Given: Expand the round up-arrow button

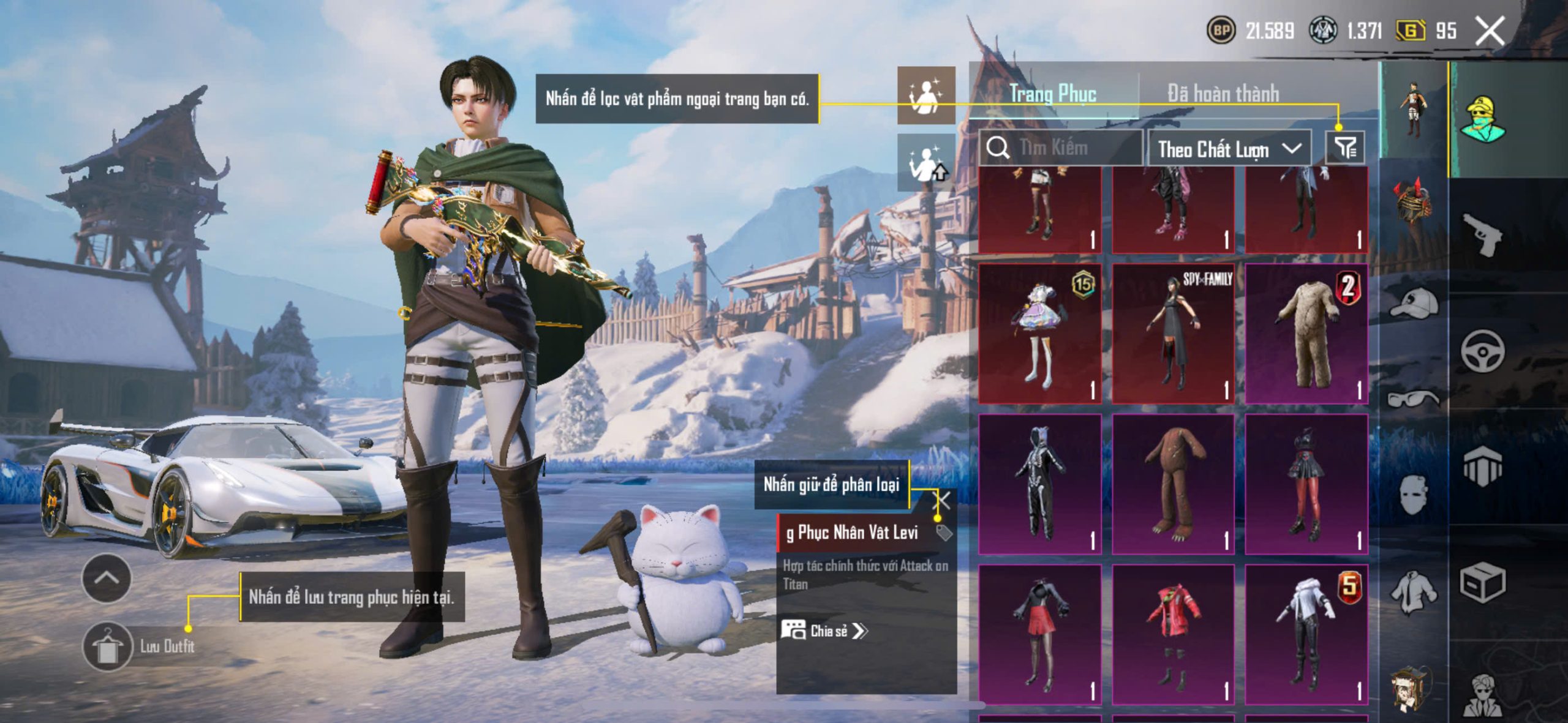Looking at the screenshot, I should [106, 578].
